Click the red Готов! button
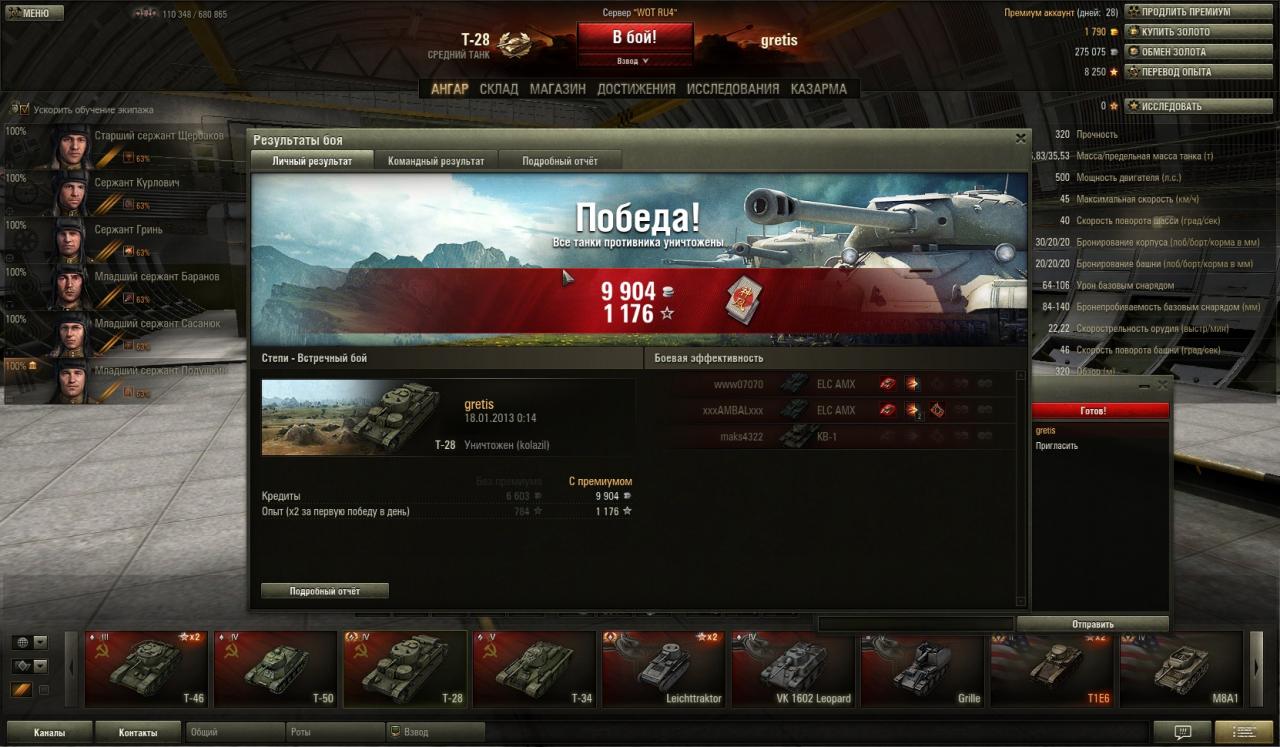This screenshot has height=747, width=1280. click(x=1099, y=411)
